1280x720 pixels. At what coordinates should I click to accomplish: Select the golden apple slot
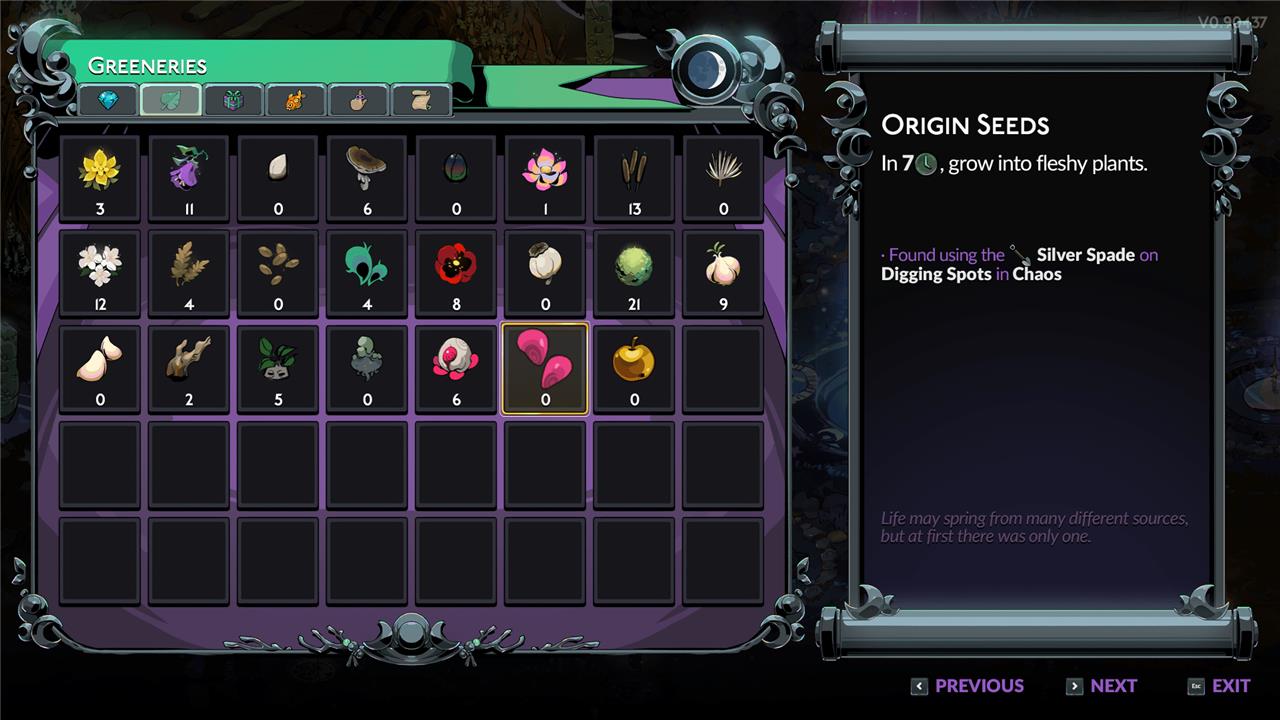[x=634, y=368]
